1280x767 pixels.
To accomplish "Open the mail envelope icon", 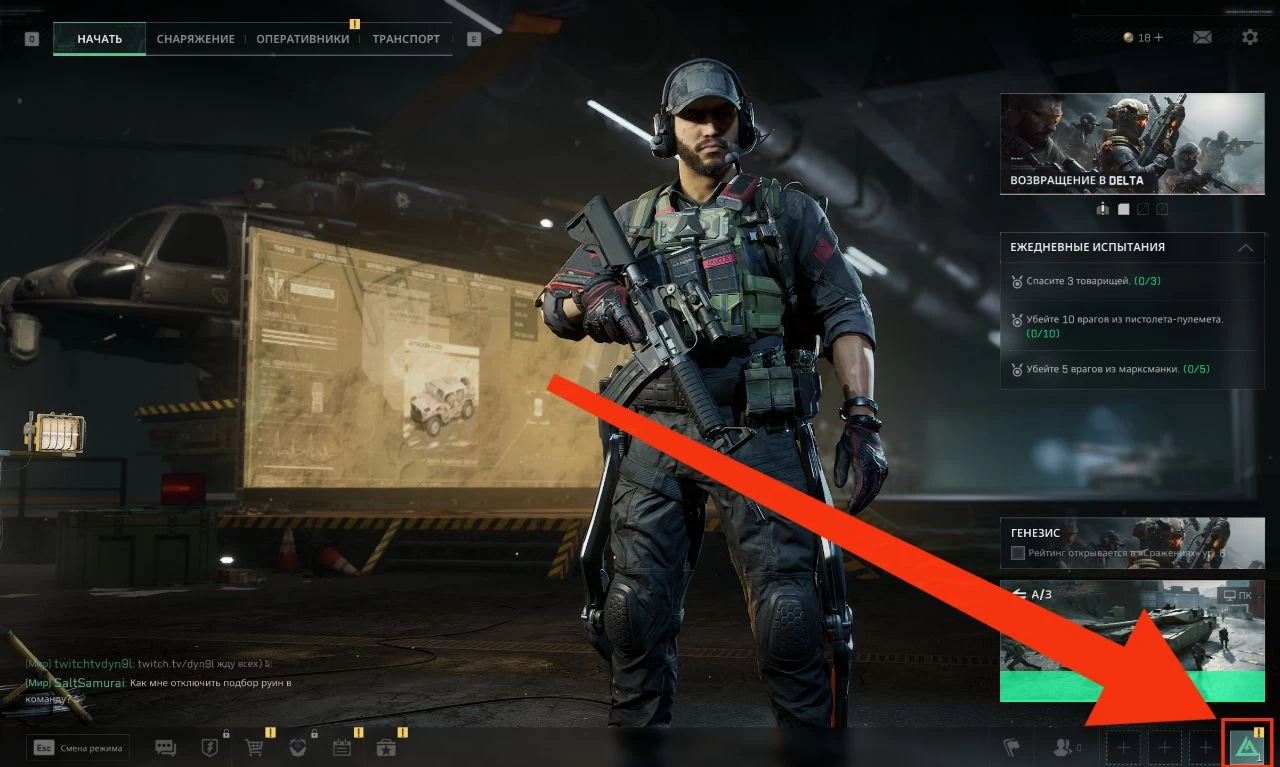I will click(1202, 38).
